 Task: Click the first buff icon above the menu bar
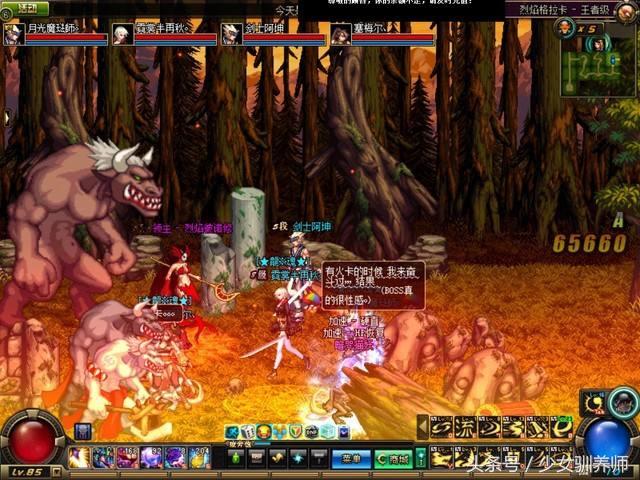coord(232,431)
